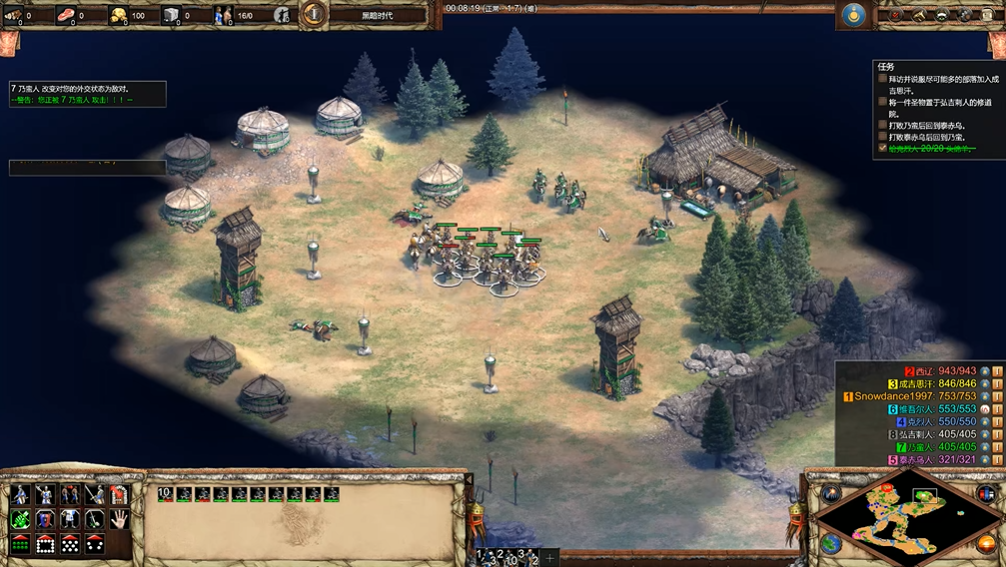The width and height of the screenshot is (1006, 567).
Task: Click the stop hand command
Action: pyautogui.click(x=118, y=519)
